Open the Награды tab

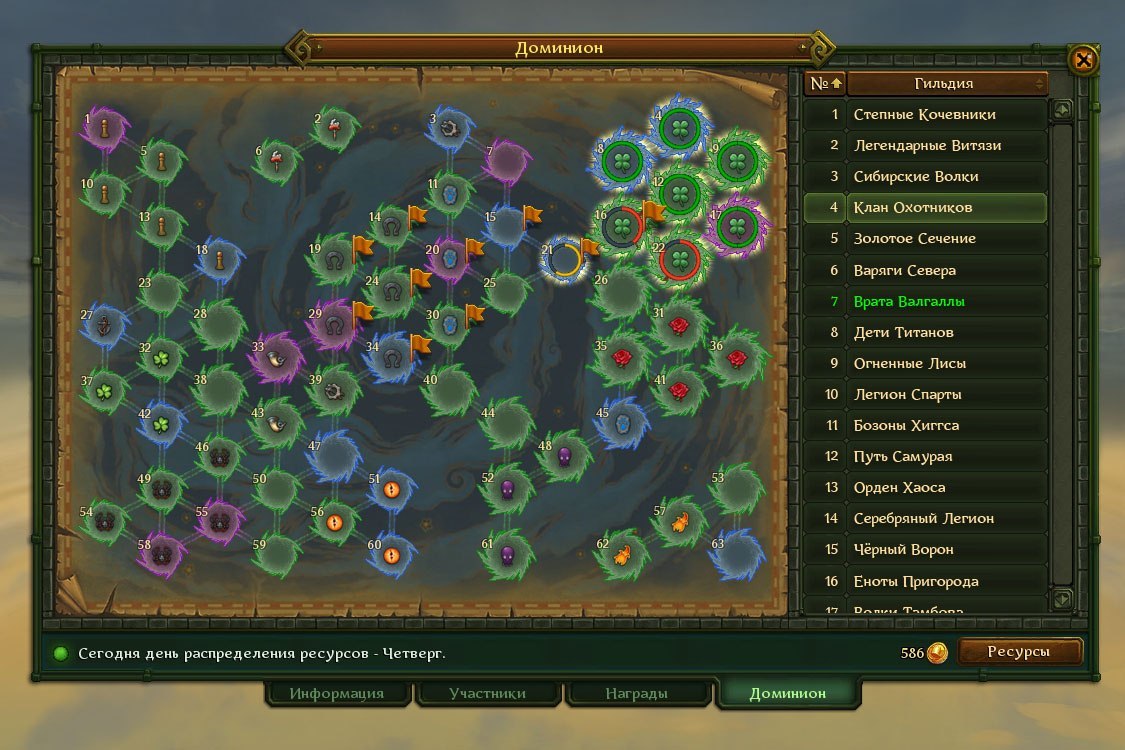(637, 693)
